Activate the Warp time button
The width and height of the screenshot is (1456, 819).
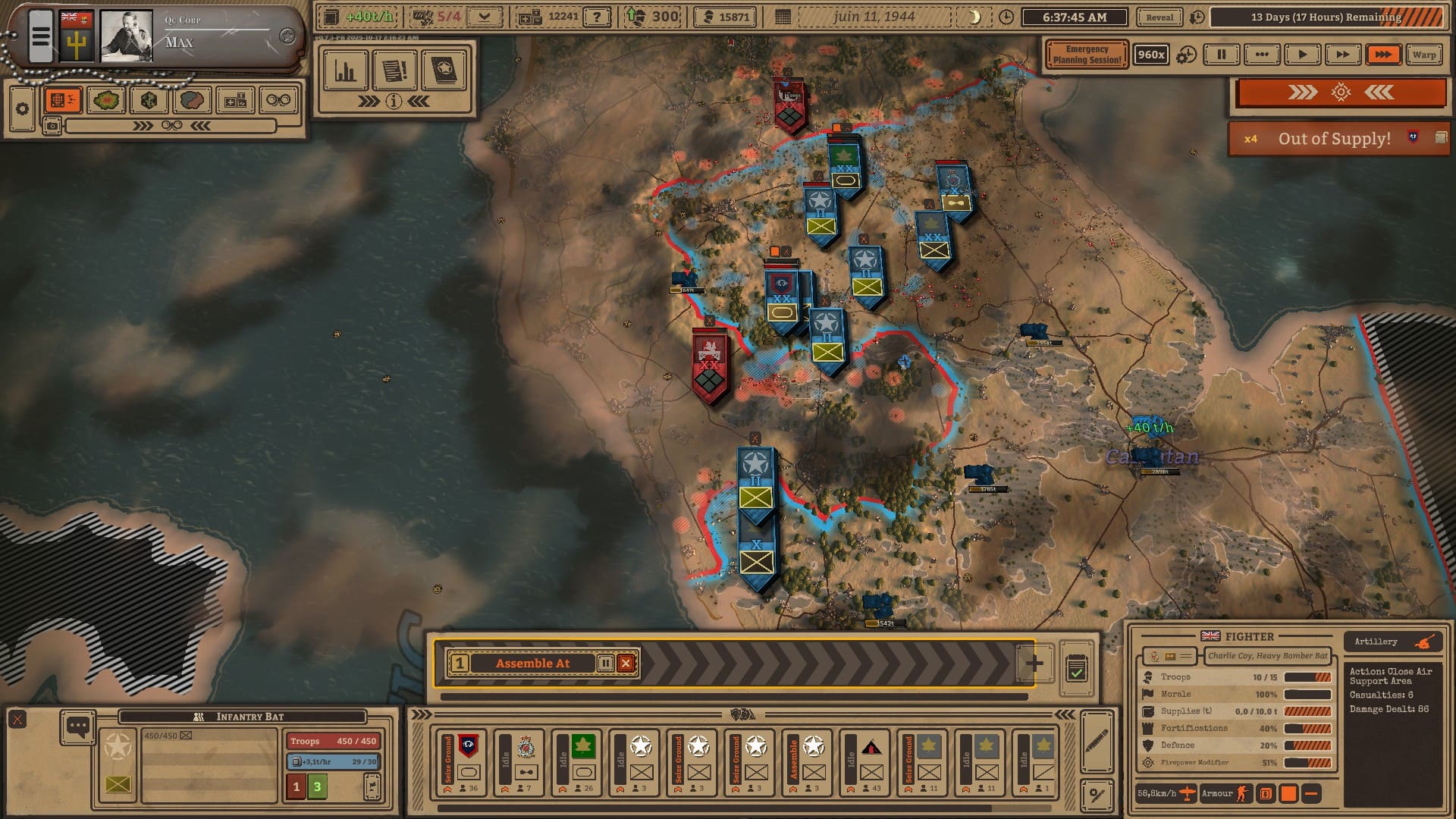tap(1423, 55)
